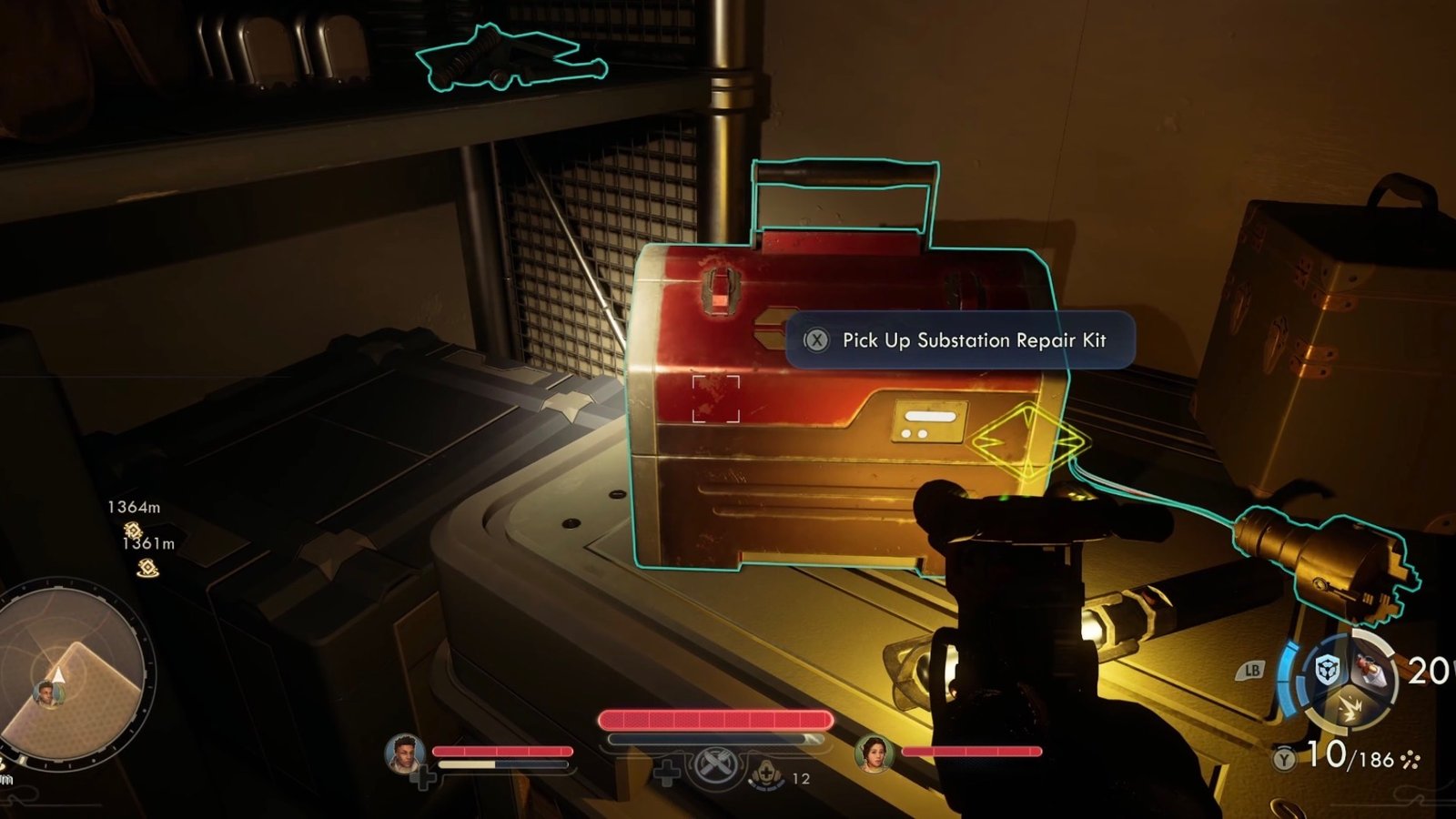The width and height of the screenshot is (1456, 819).
Task: Select the shock damage burst icon on the wheel
Action: (1351, 706)
